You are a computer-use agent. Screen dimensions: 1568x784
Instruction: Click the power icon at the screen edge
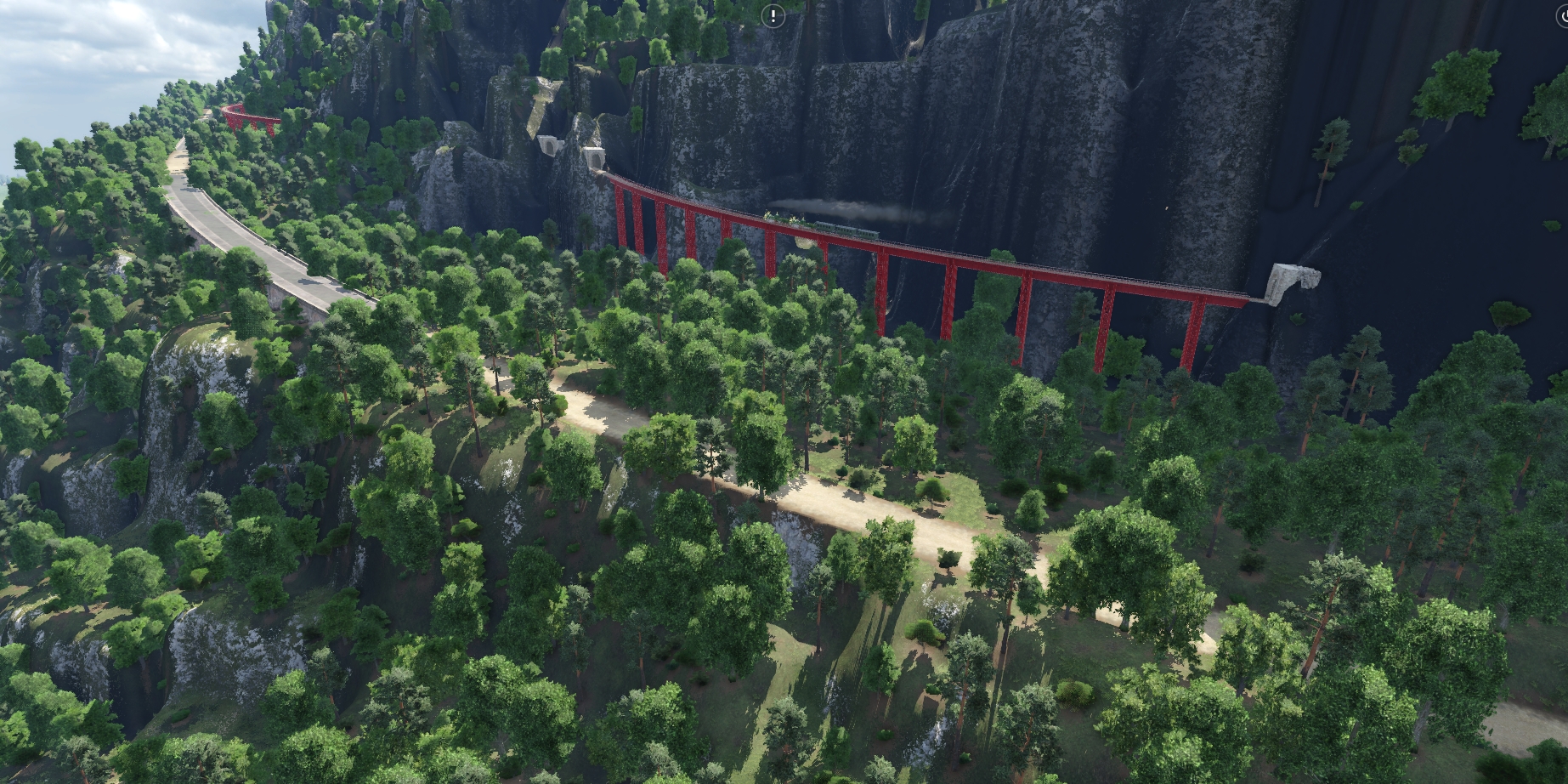[x=1564, y=16]
